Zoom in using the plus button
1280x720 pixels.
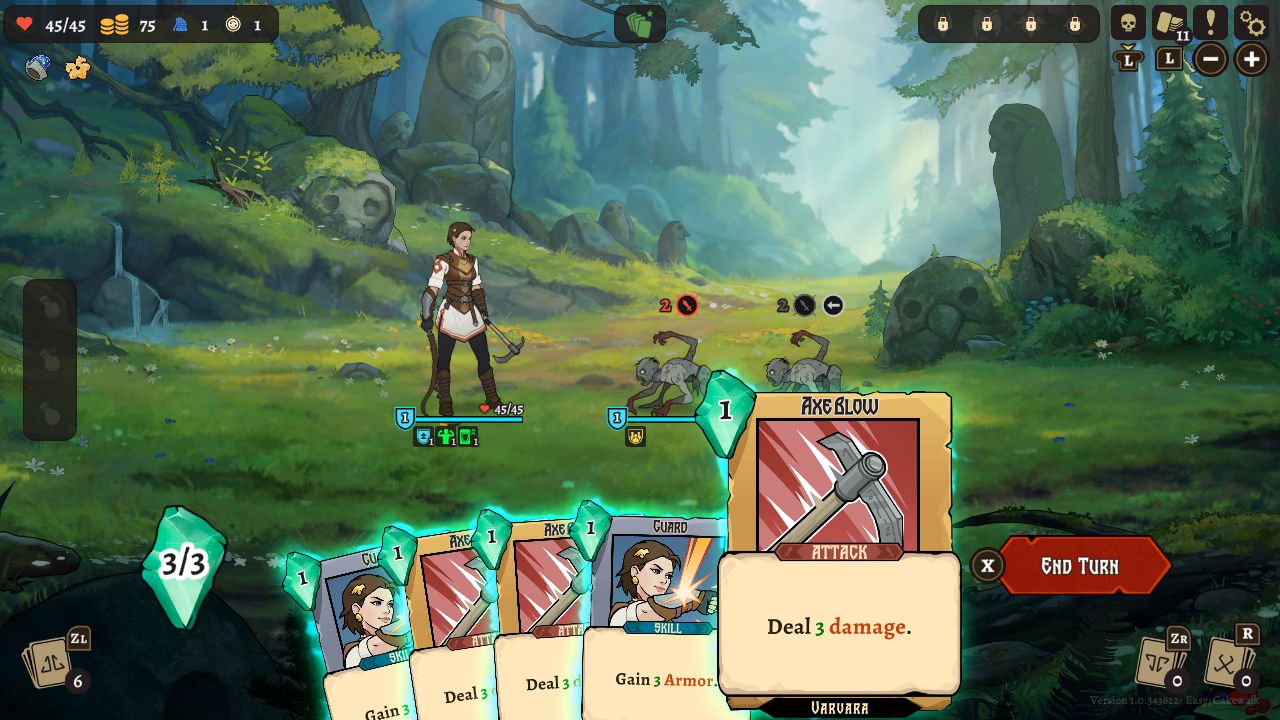point(1250,58)
